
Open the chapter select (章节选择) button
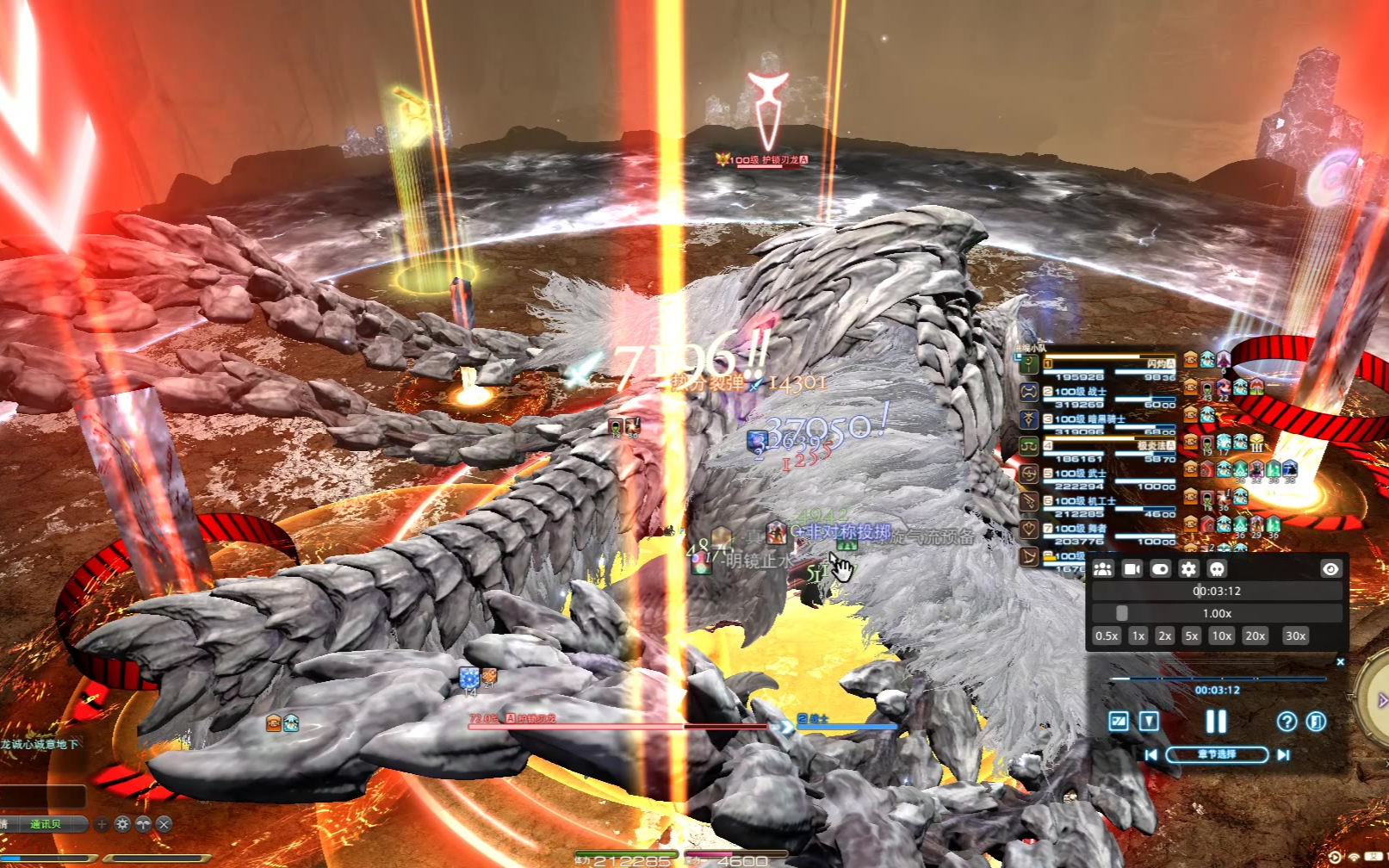pyautogui.click(x=1216, y=754)
